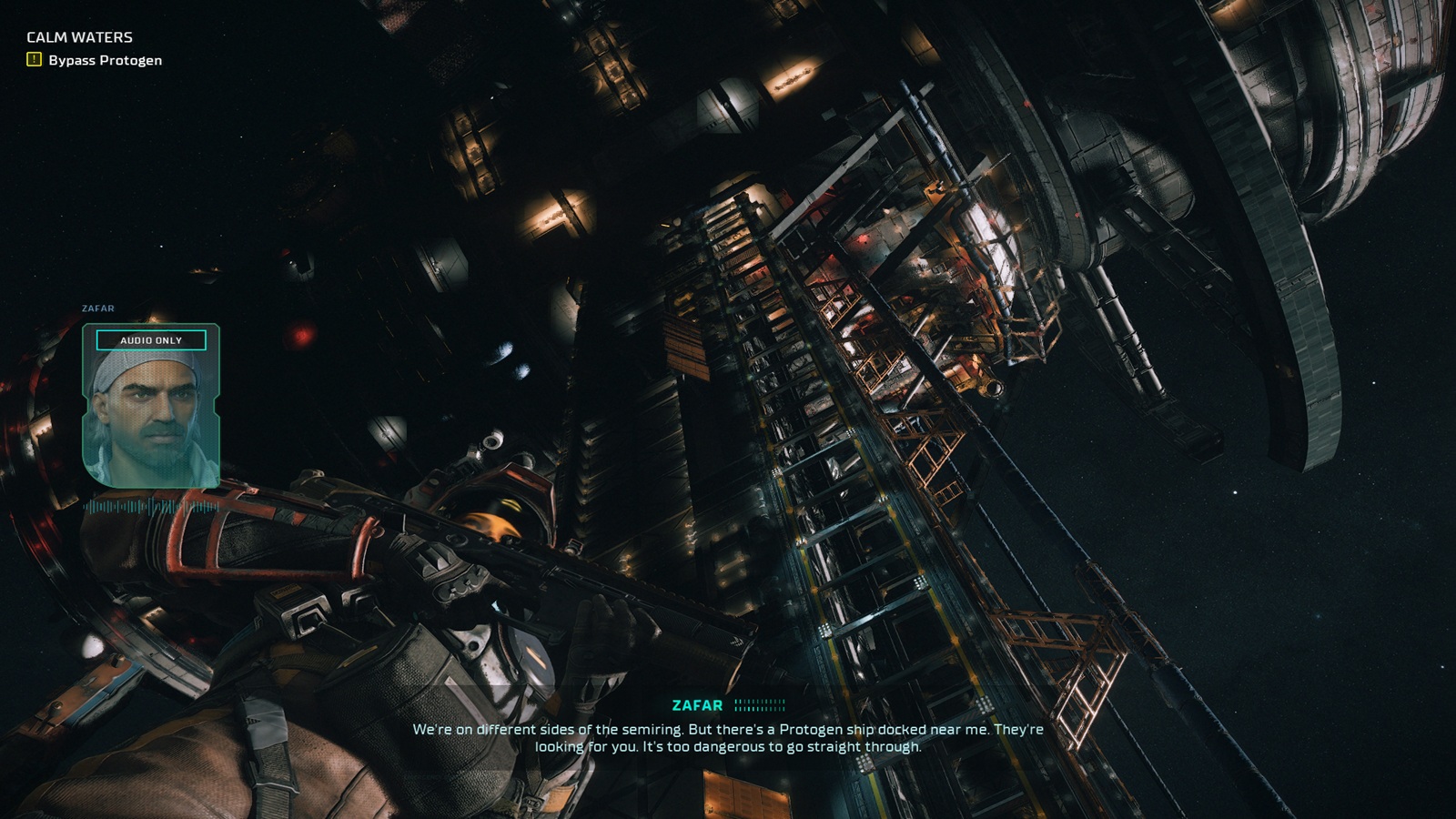Viewport: 1456px width, 819px height.
Task: Select the Bypass Protogen objective tracker
Action: tap(105, 60)
